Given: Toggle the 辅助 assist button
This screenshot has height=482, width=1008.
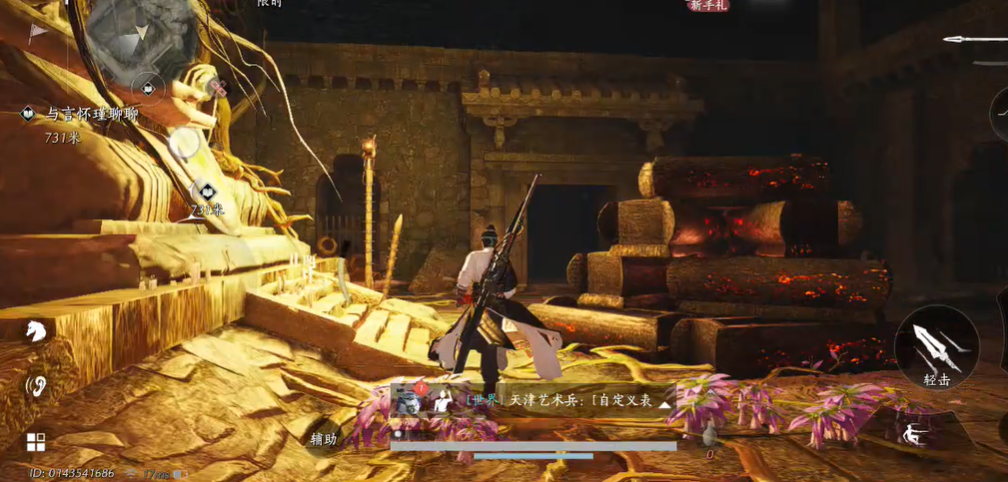Looking at the screenshot, I should (324, 438).
